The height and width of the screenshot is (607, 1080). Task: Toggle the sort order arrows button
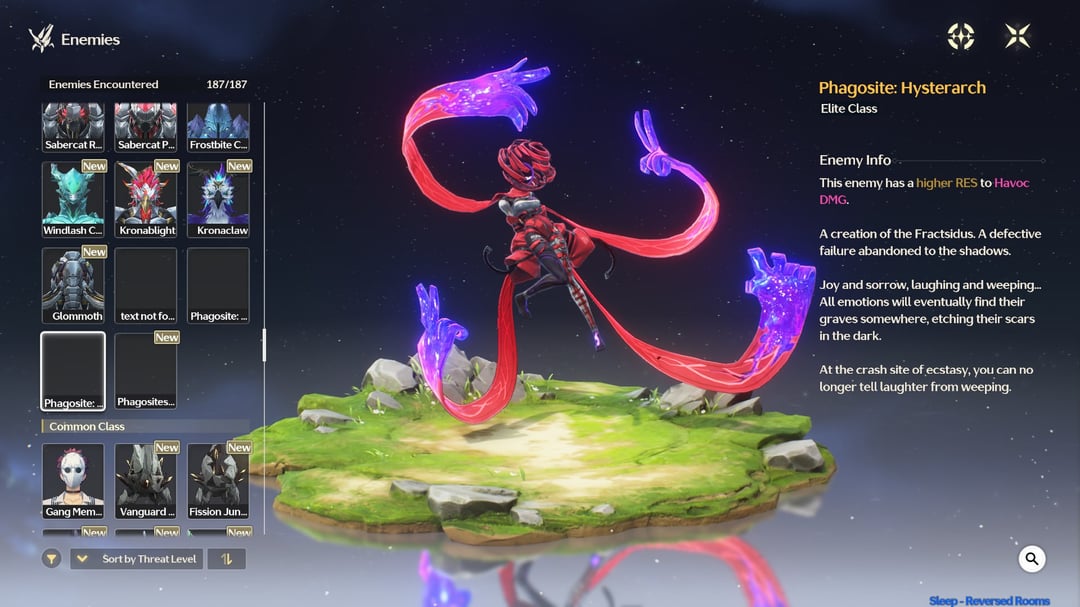tap(227, 559)
